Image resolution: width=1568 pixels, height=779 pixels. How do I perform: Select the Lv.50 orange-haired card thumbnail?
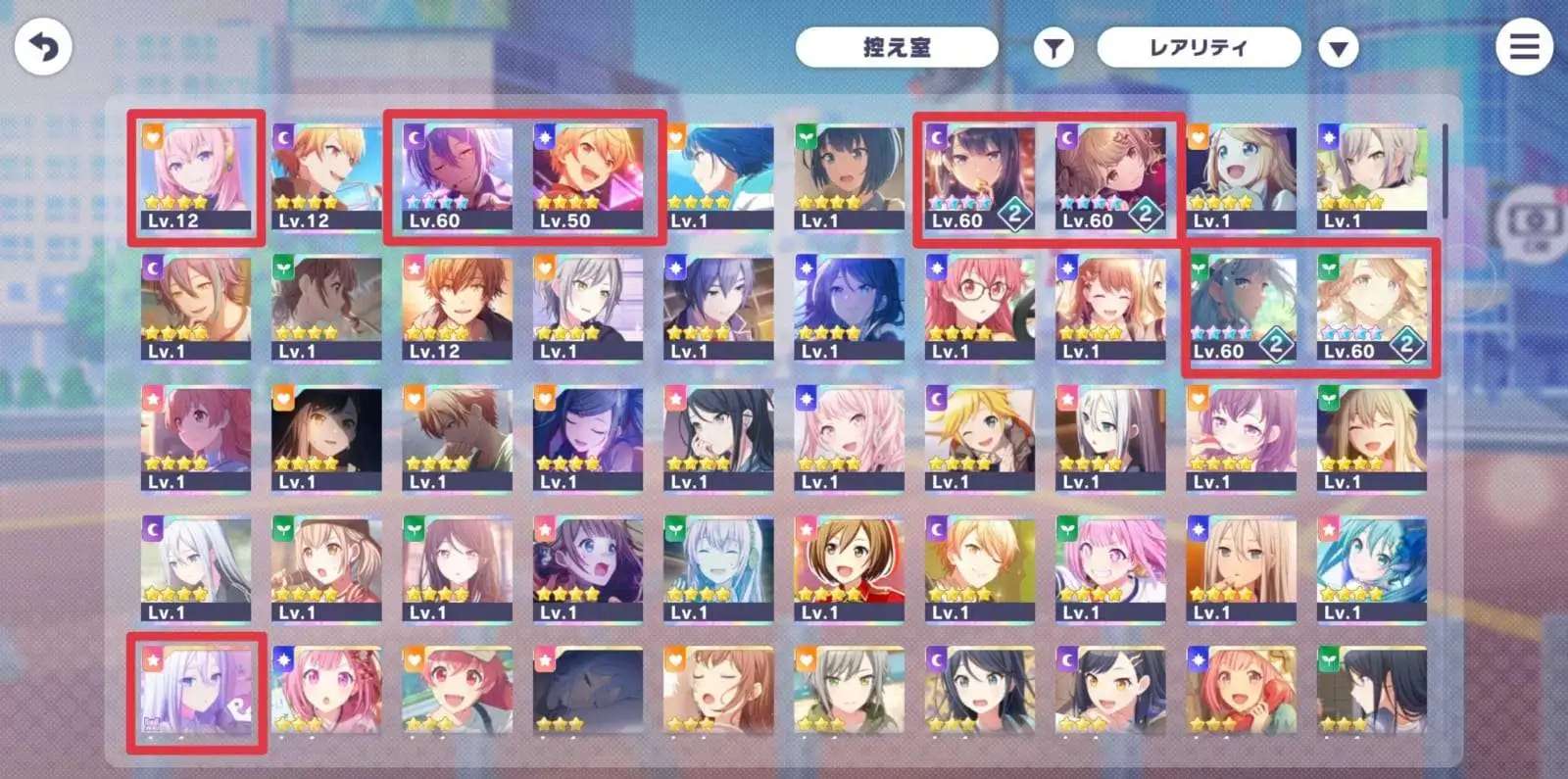[x=589, y=176]
